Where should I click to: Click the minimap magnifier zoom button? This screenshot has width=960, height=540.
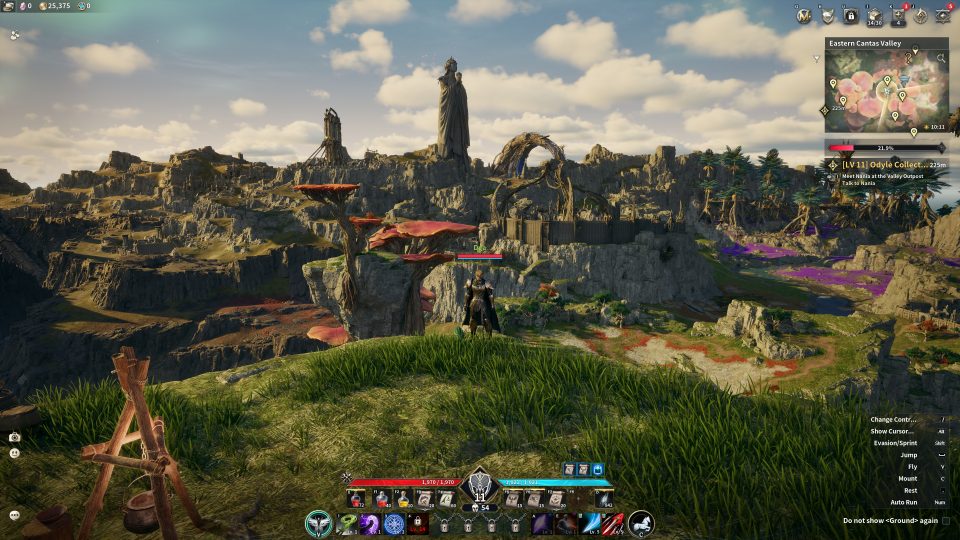coord(940,58)
